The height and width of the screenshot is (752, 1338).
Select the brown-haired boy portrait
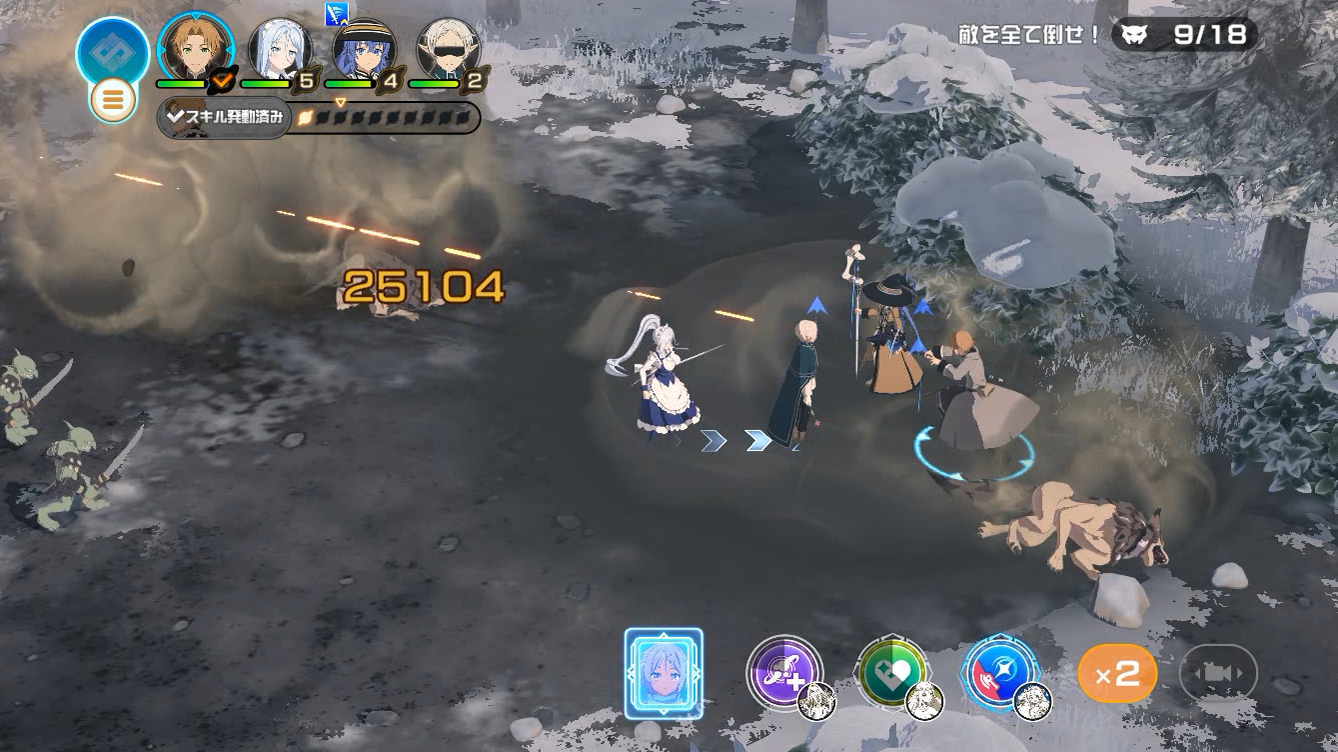pos(195,48)
